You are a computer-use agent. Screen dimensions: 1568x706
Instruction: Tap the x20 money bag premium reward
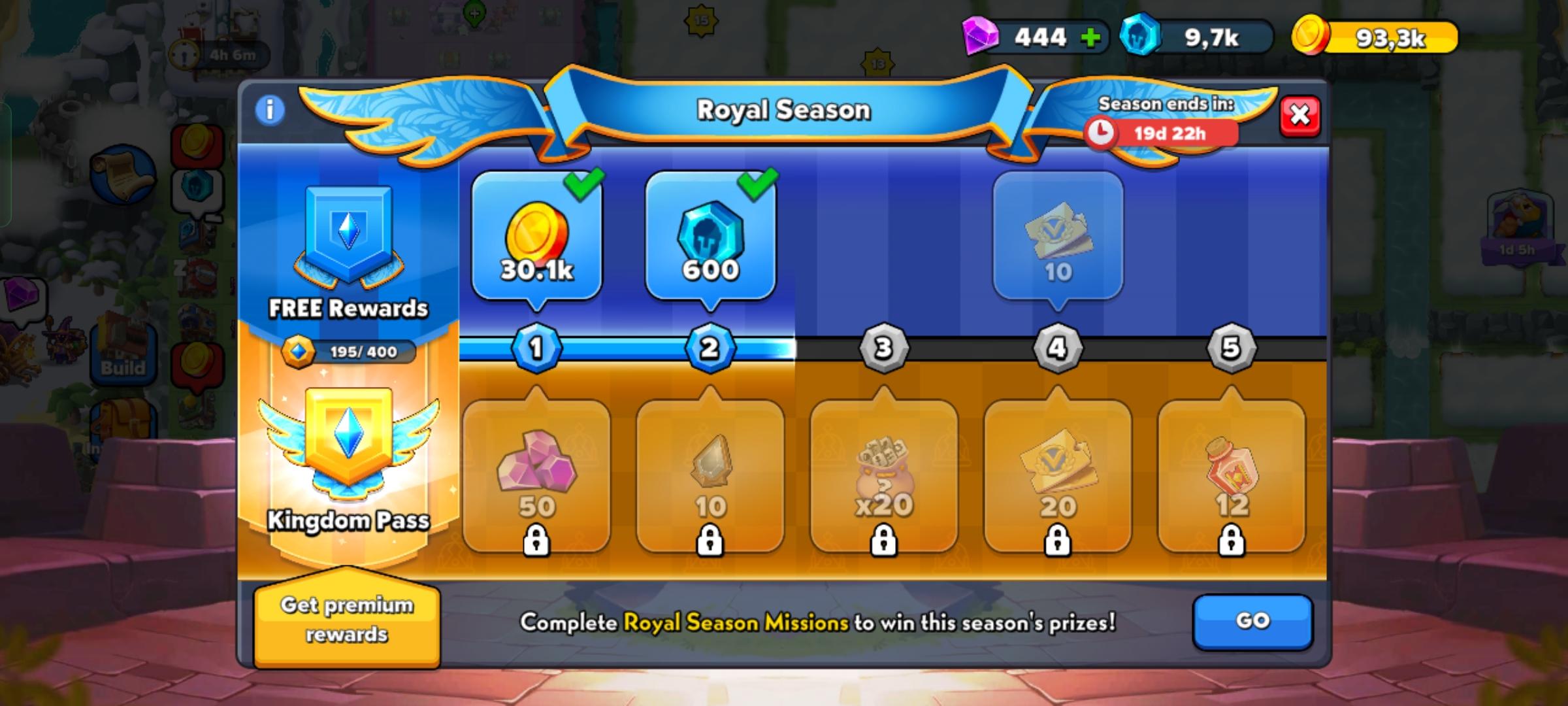[885, 477]
